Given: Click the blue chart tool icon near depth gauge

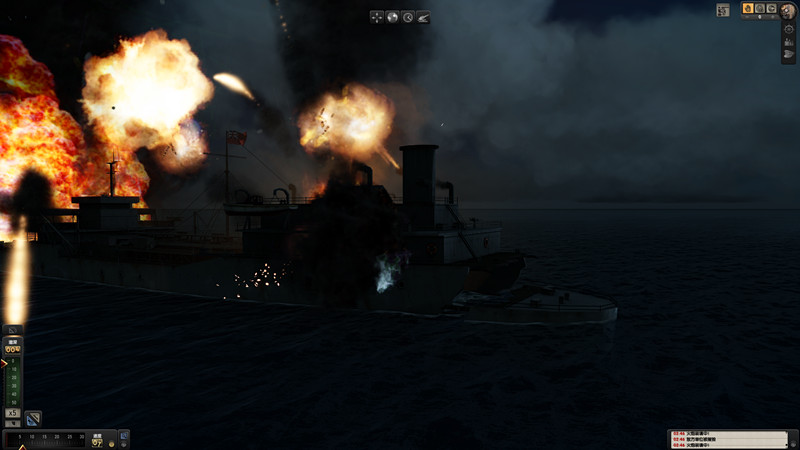Looking at the screenshot, I should click(33, 418).
